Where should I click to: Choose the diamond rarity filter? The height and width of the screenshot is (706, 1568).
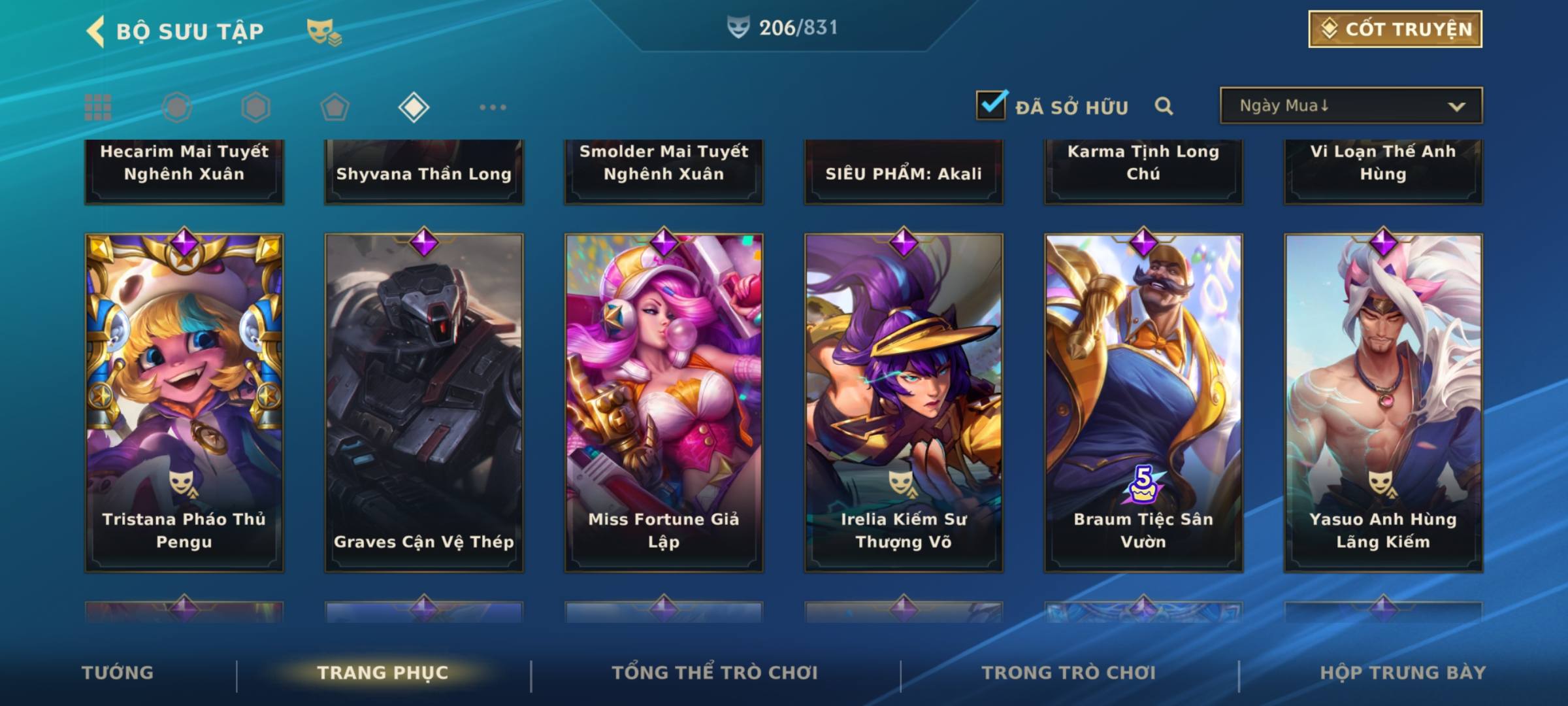tap(414, 107)
